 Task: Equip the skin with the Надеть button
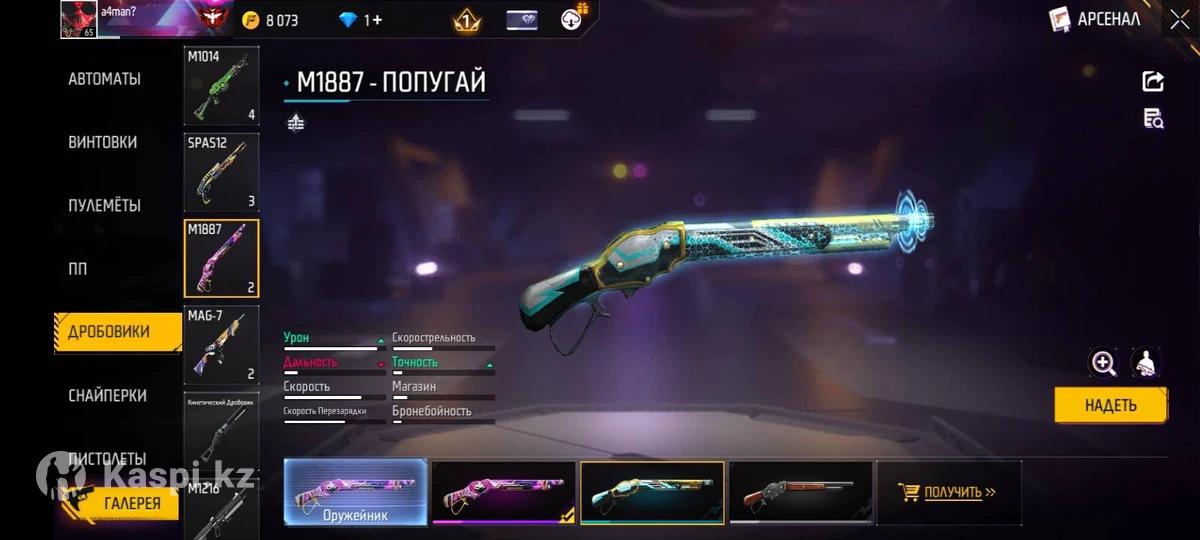[x=1110, y=405]
